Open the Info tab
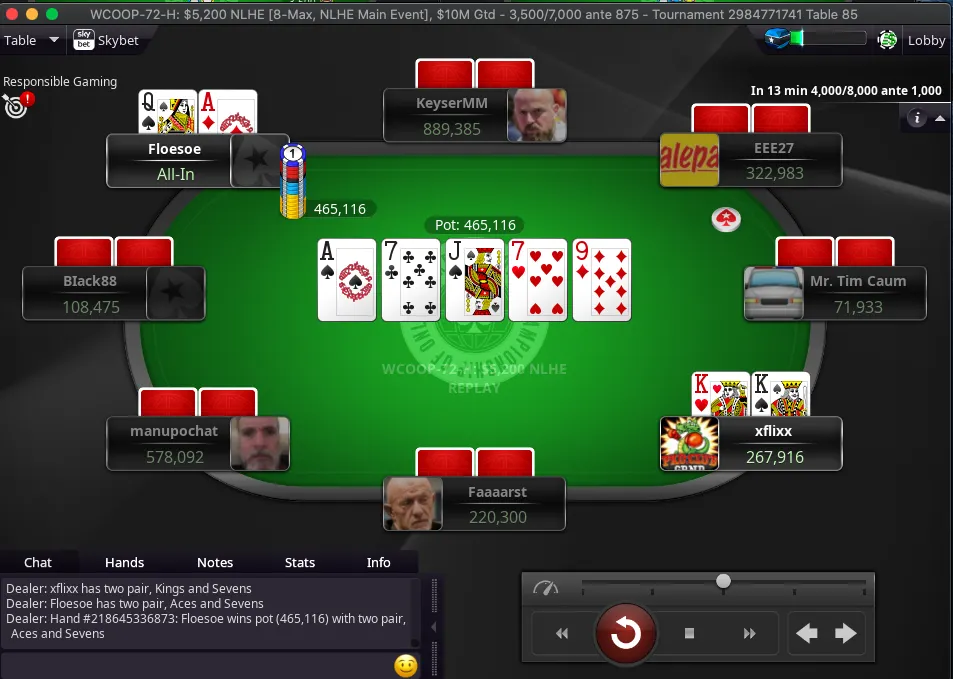This screenshot has height=679, width=953. click(379, 562)
